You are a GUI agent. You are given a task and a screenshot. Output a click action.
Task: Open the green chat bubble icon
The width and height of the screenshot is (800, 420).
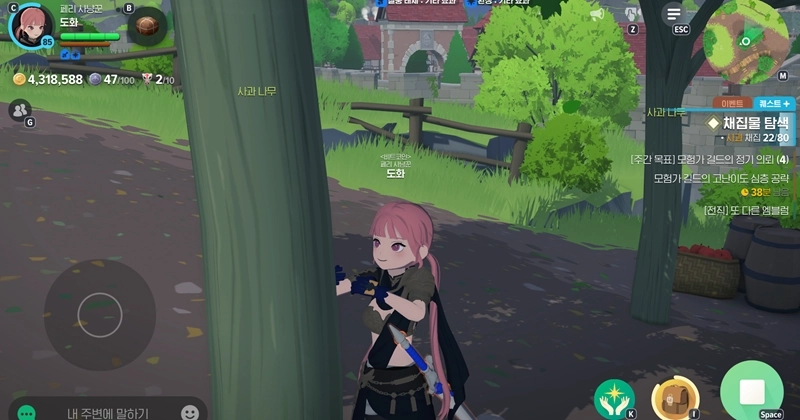(x=27, y=412)
